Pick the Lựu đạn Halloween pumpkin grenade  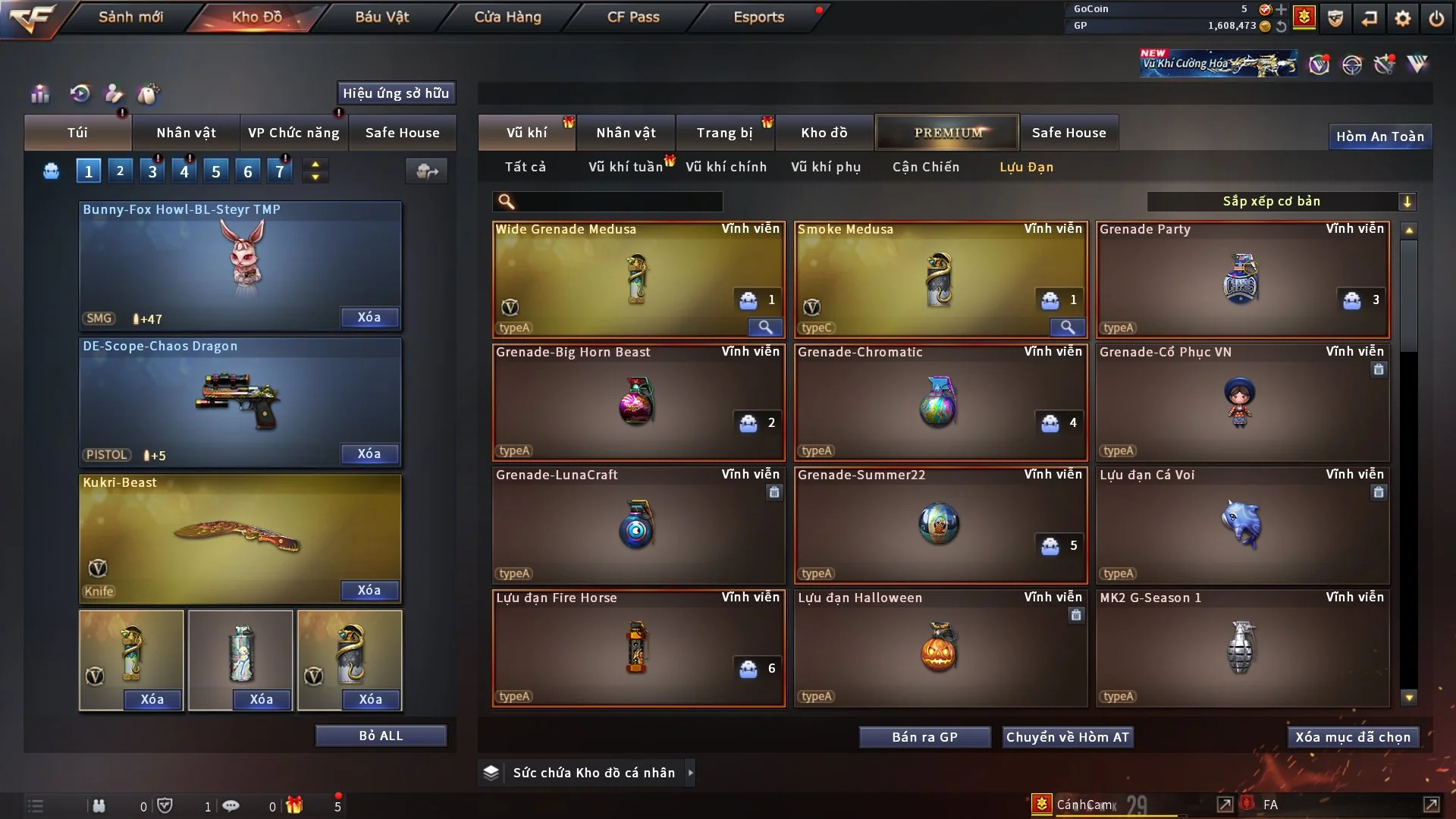[x=940, y=648]
